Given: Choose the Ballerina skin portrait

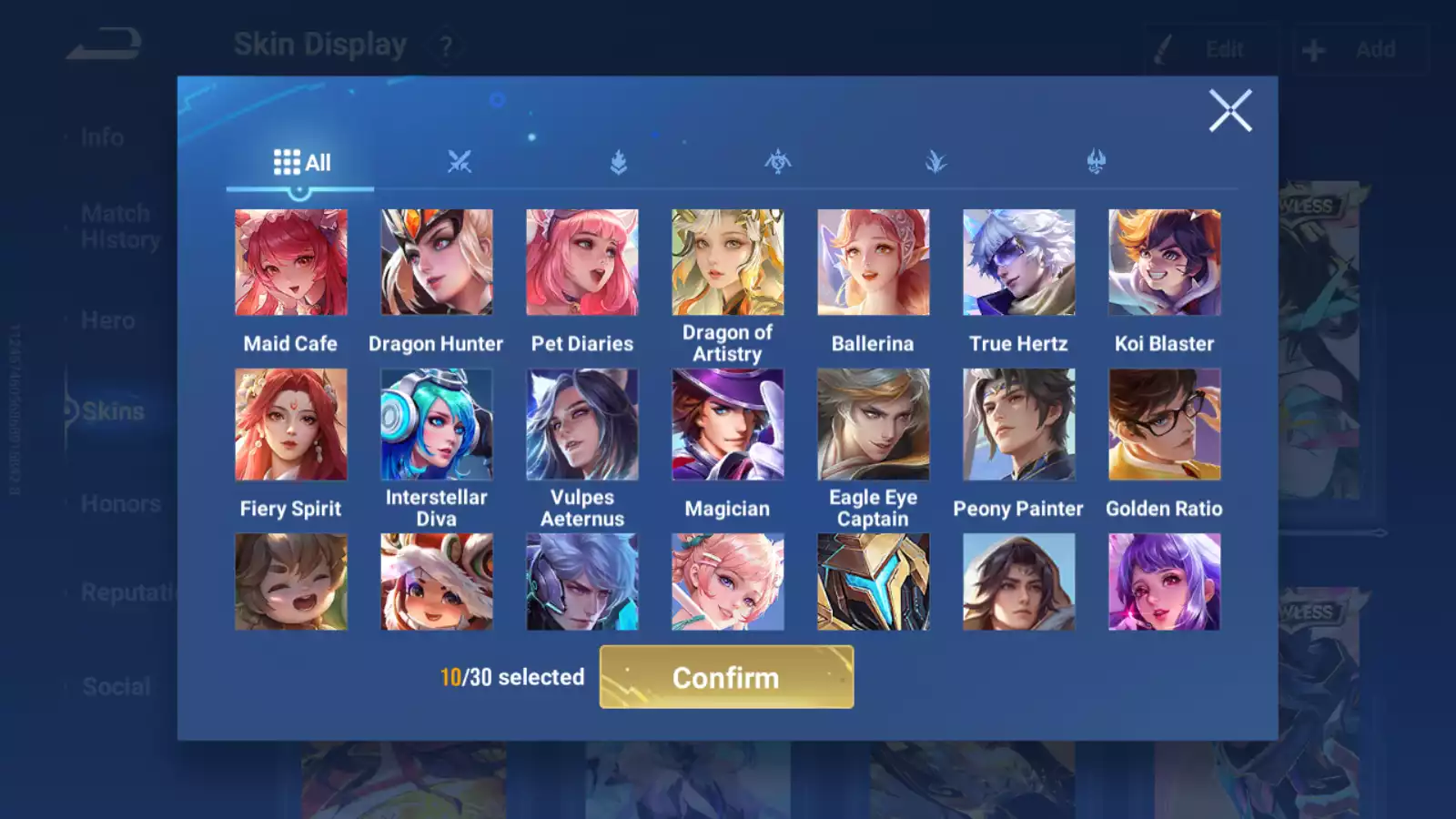Looking at the screenshot, I should point(873,262).
